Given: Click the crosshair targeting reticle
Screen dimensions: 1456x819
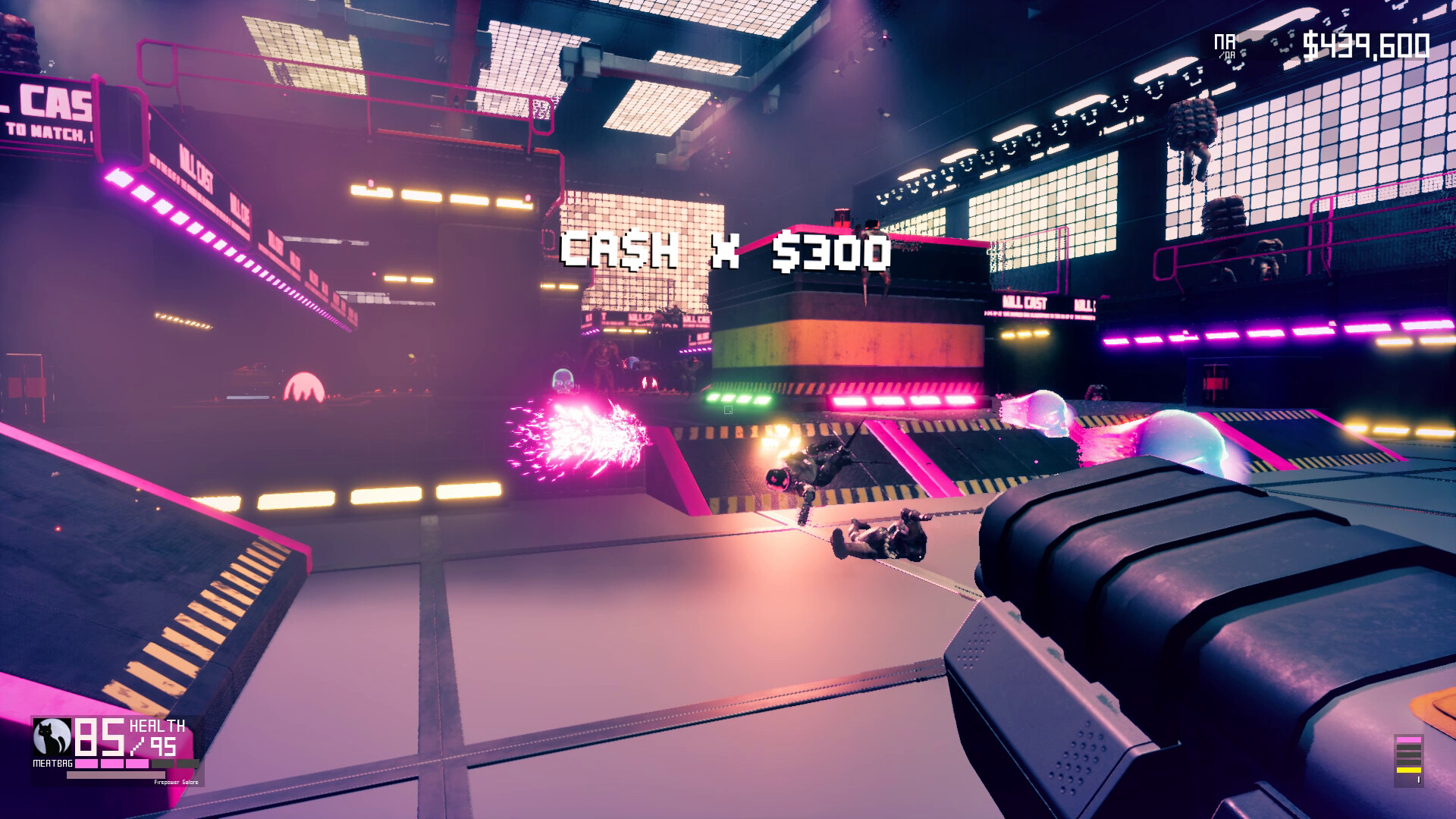Looking at the screenshot, I should [729, 409].
